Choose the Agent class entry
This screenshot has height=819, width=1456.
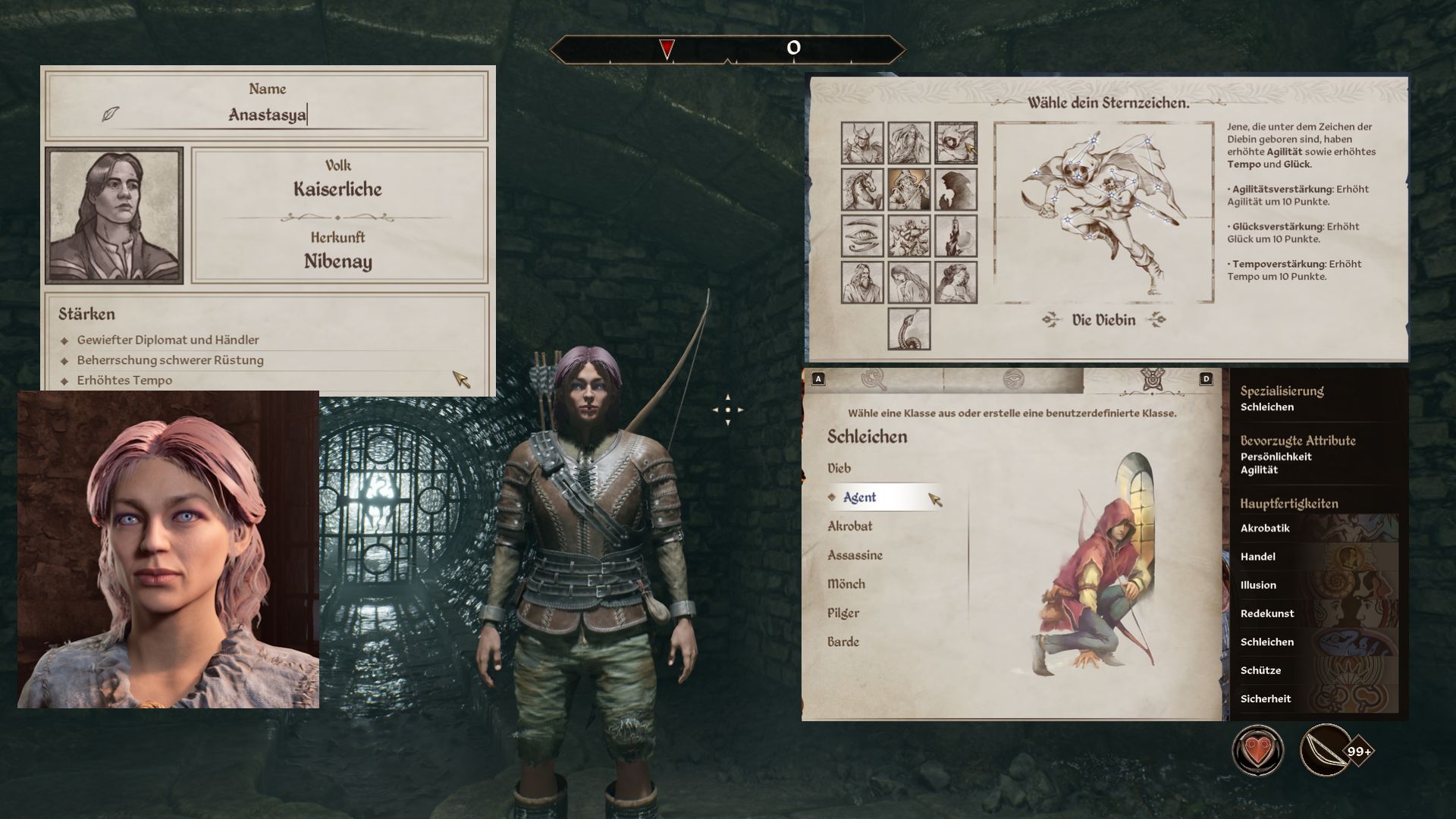coord(859,497)
